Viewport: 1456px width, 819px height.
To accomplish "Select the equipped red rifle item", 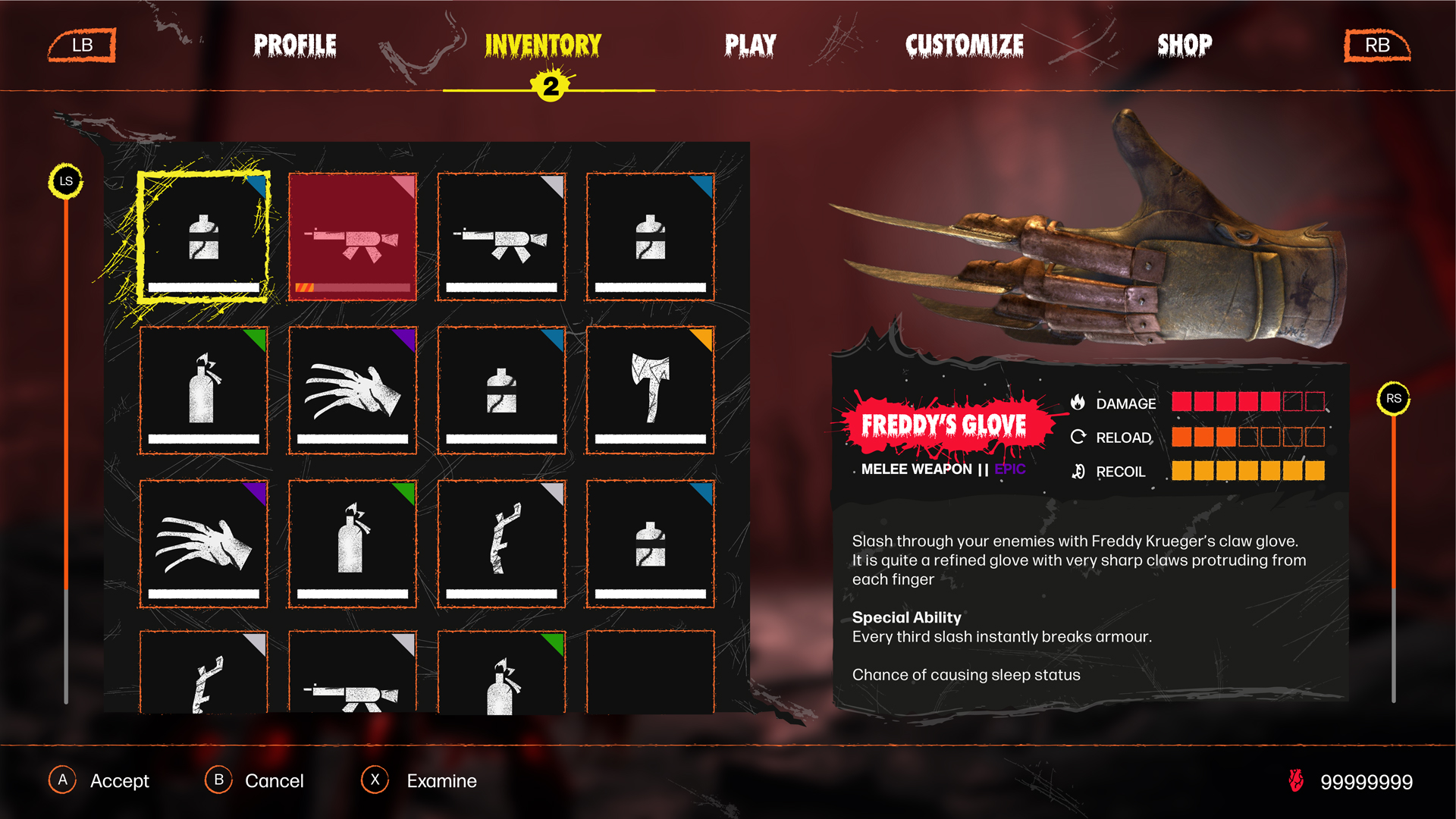I will (352, 238).
